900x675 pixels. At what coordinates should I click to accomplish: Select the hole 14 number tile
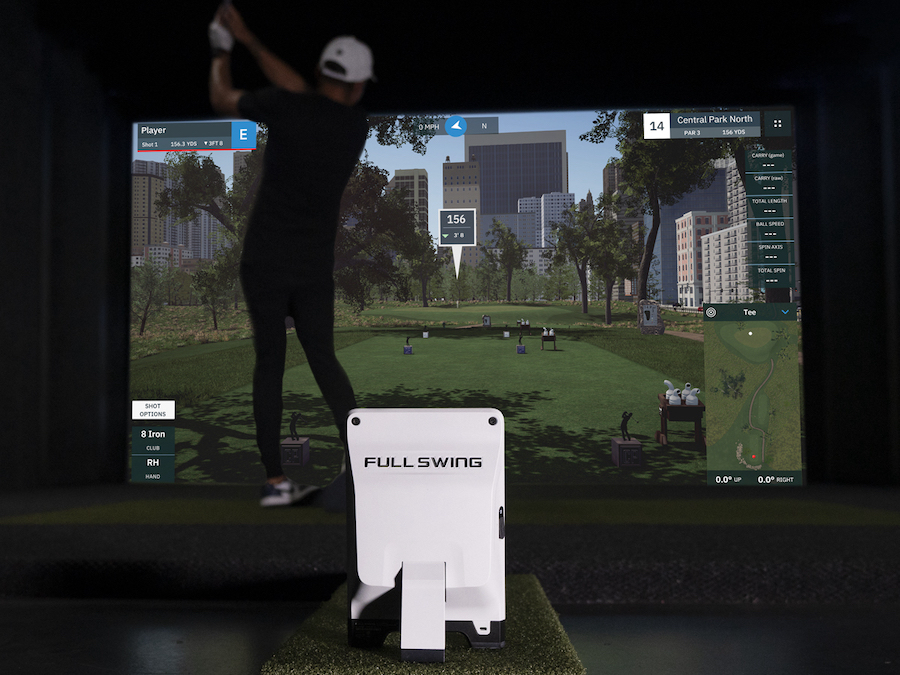[x=656, y=126]
